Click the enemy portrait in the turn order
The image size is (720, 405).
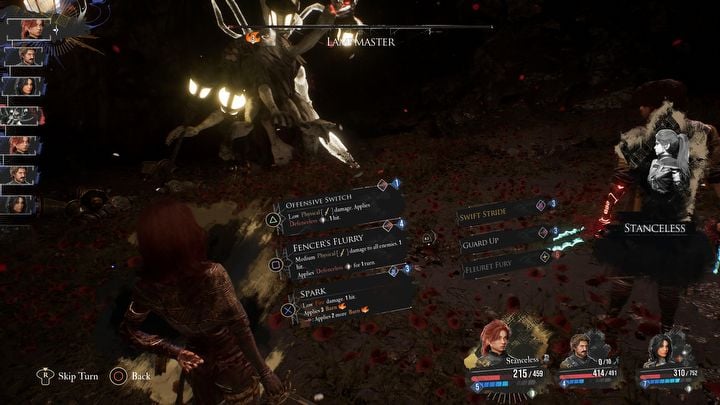20,115
